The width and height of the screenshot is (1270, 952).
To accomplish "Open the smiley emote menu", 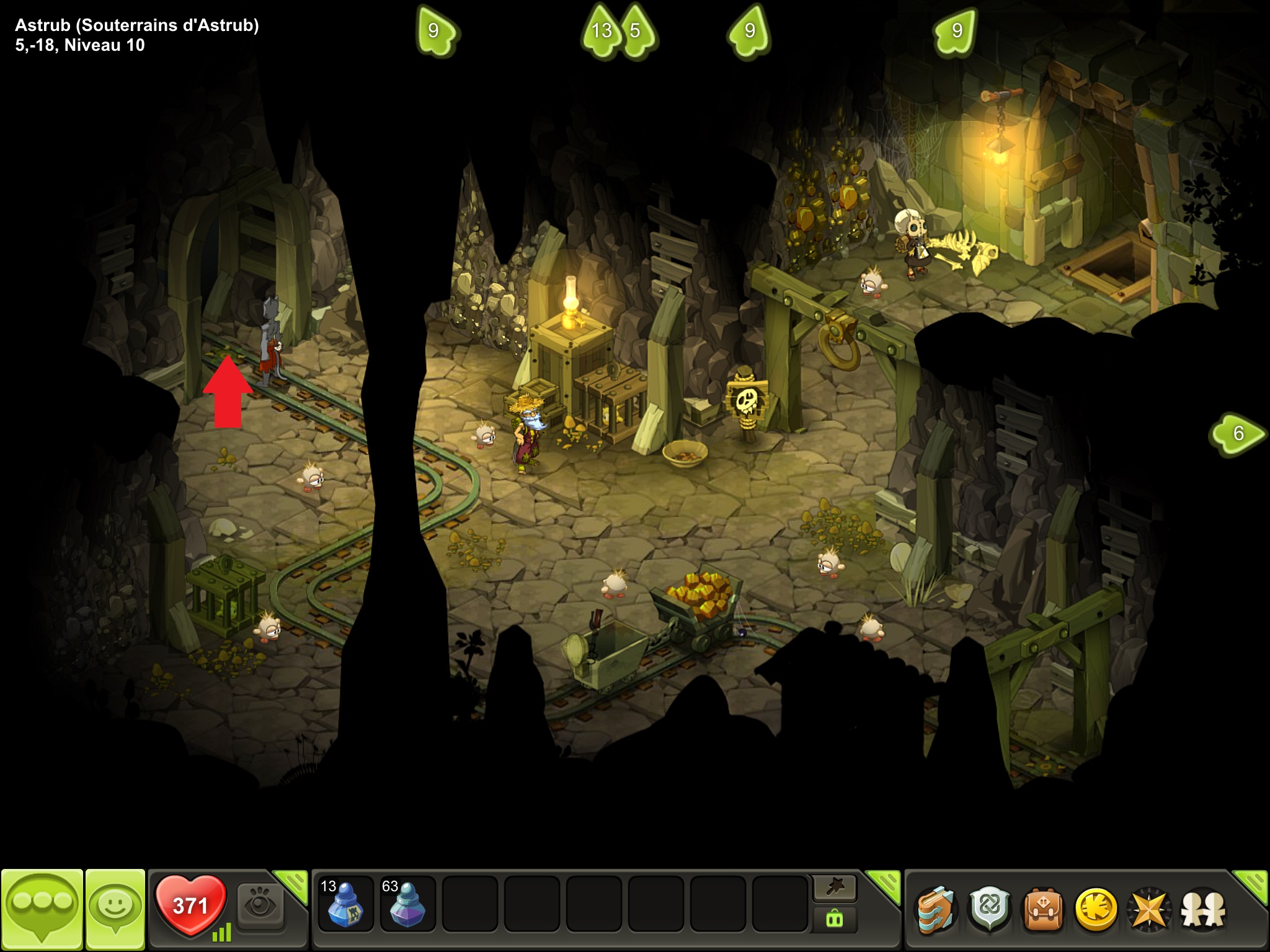I will pyautogui.click(x=115, y=909).
